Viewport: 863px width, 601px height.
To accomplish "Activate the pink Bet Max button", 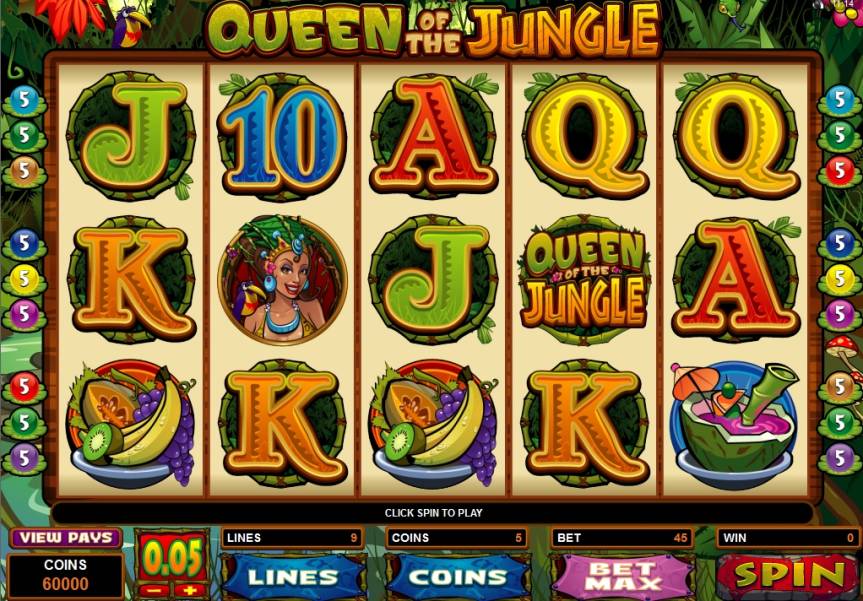I will pyautogui.click(x=622, y=577).
